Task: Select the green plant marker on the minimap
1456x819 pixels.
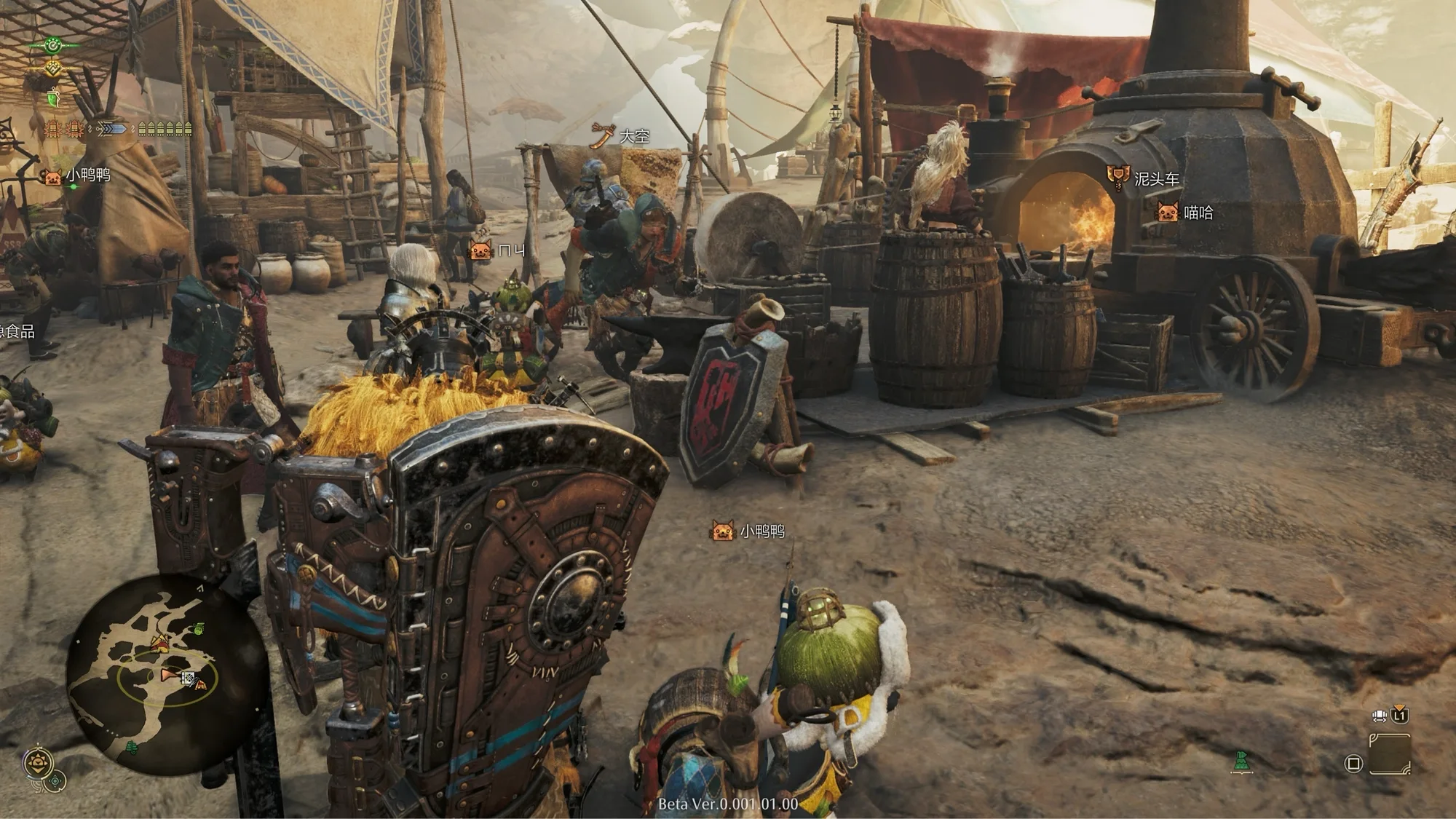Action: click(132, 748)
